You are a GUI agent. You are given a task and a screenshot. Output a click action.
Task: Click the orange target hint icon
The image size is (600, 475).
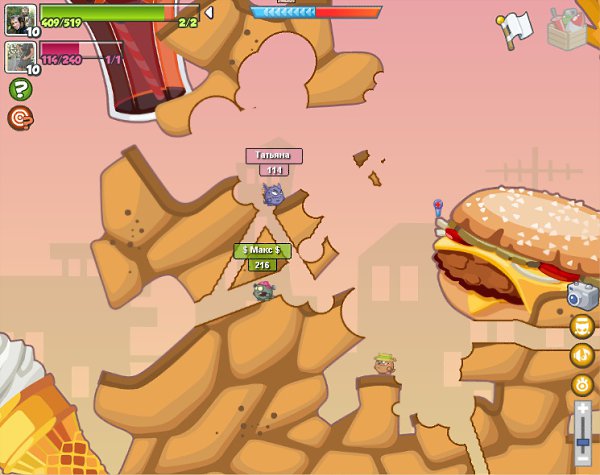click(19, 117)
